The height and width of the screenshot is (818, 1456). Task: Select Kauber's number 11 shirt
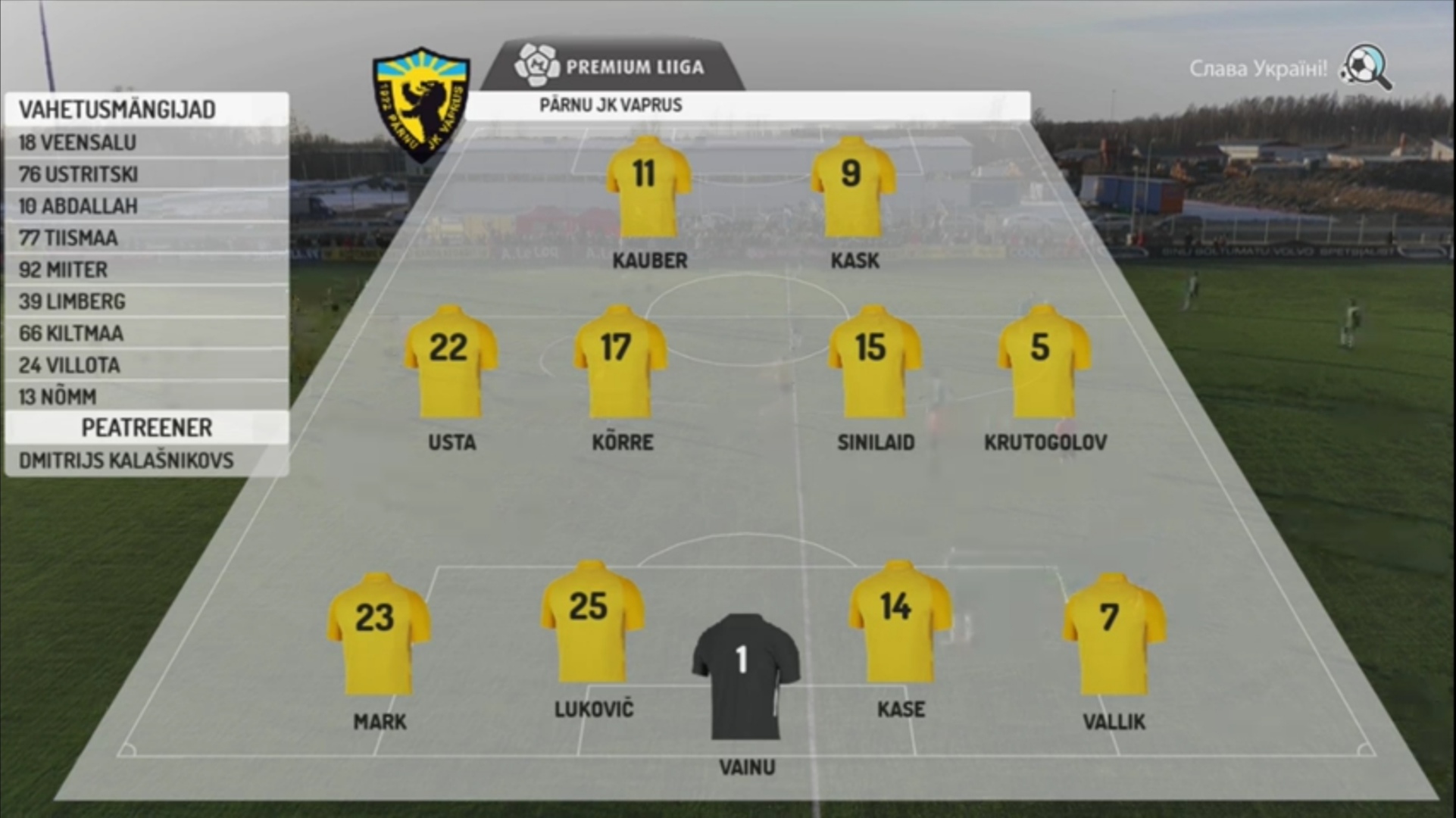click(x=648, y=187)
